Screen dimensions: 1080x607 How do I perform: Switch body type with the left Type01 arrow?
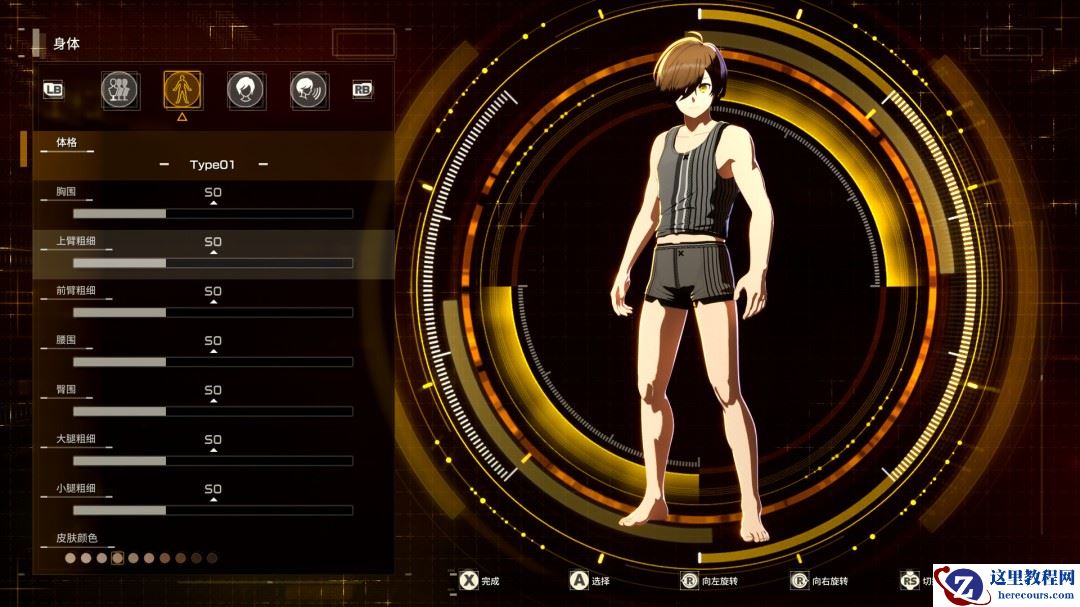tap(163, 164)
